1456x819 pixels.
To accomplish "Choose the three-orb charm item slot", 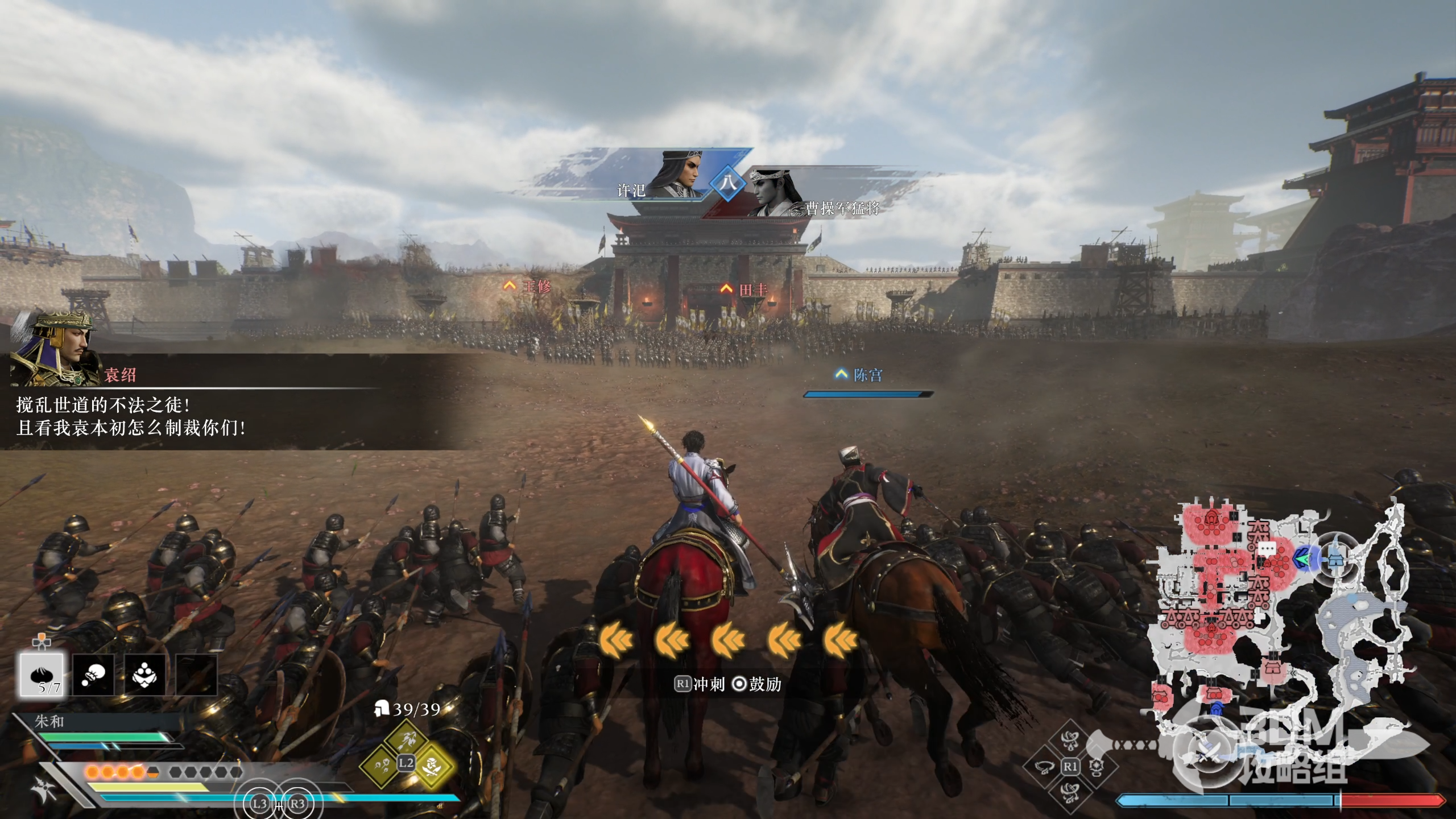I will tap(145, 675).
